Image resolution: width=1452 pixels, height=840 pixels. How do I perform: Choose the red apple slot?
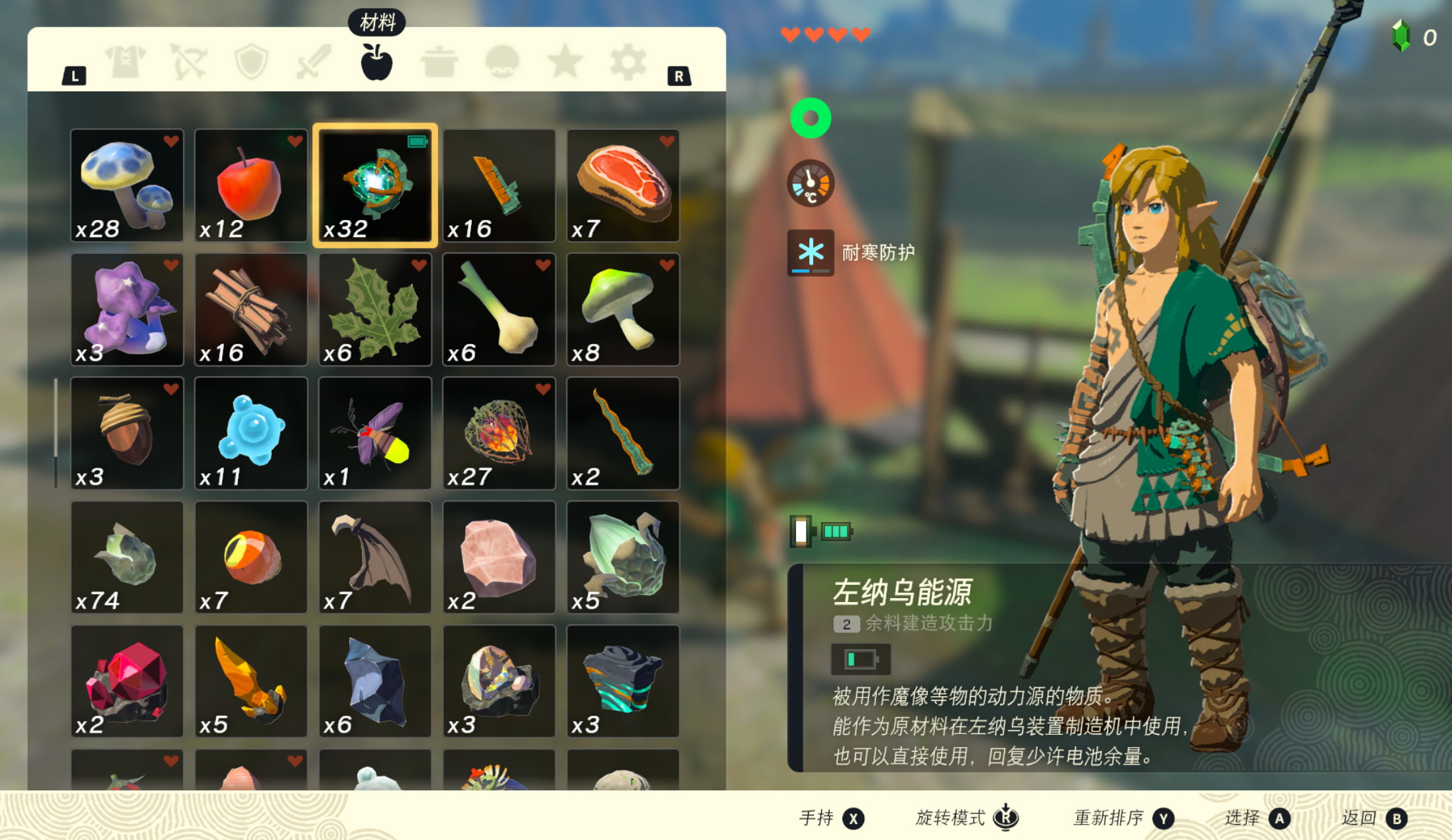251,185
